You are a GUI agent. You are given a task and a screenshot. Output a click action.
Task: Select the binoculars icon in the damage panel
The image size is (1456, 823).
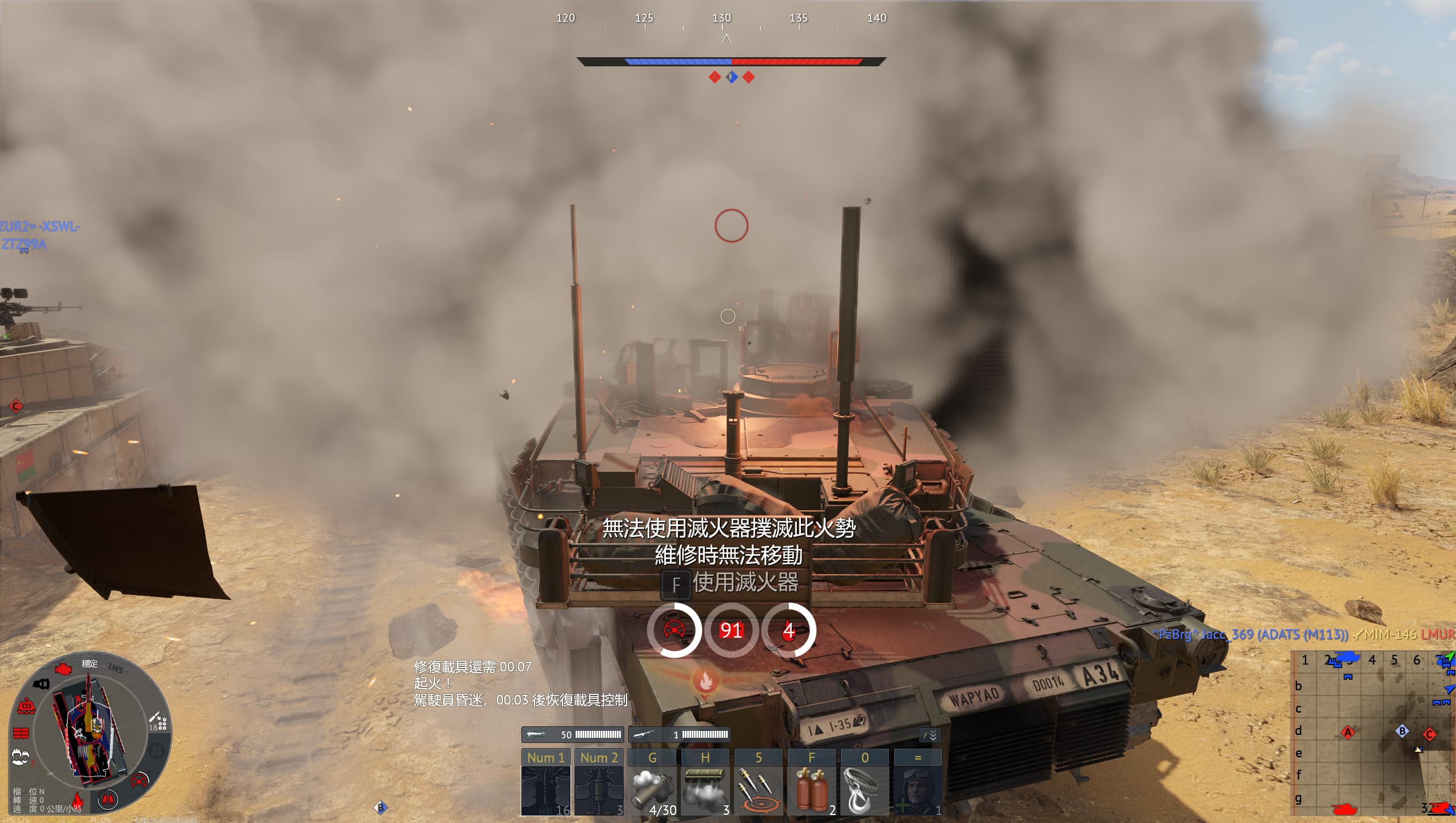[108, 799]
